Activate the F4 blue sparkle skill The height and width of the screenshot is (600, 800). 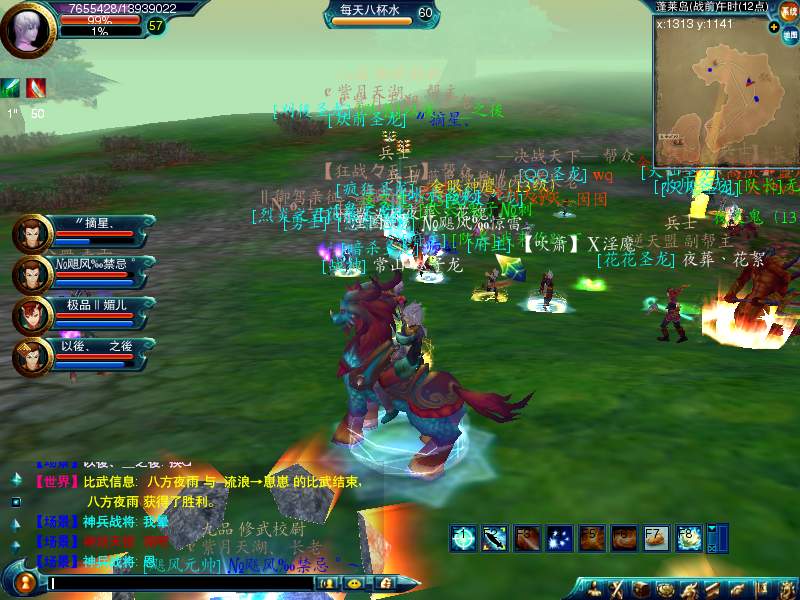[x=559, y=538]
